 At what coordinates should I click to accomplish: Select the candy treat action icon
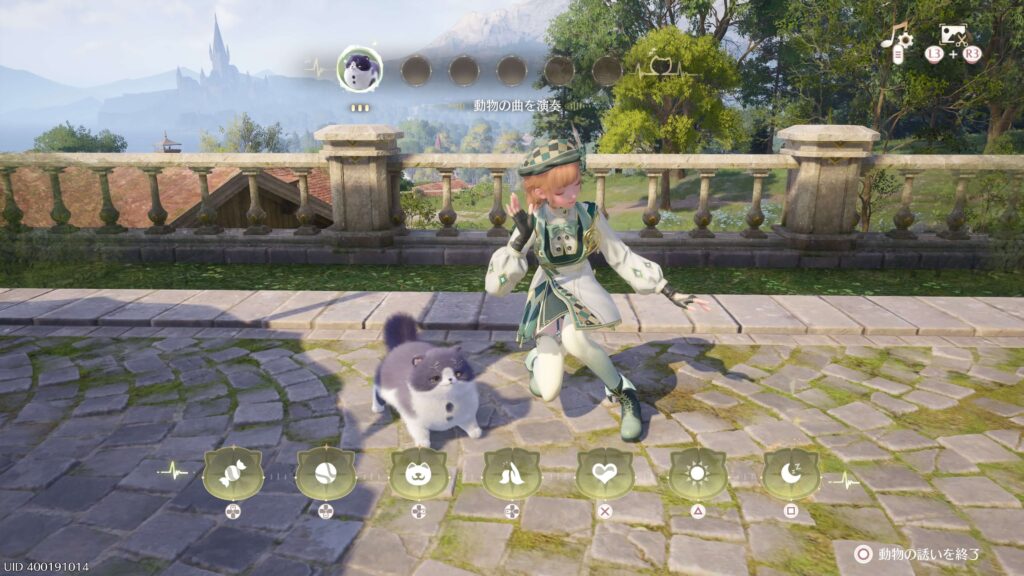coord(232,473)
